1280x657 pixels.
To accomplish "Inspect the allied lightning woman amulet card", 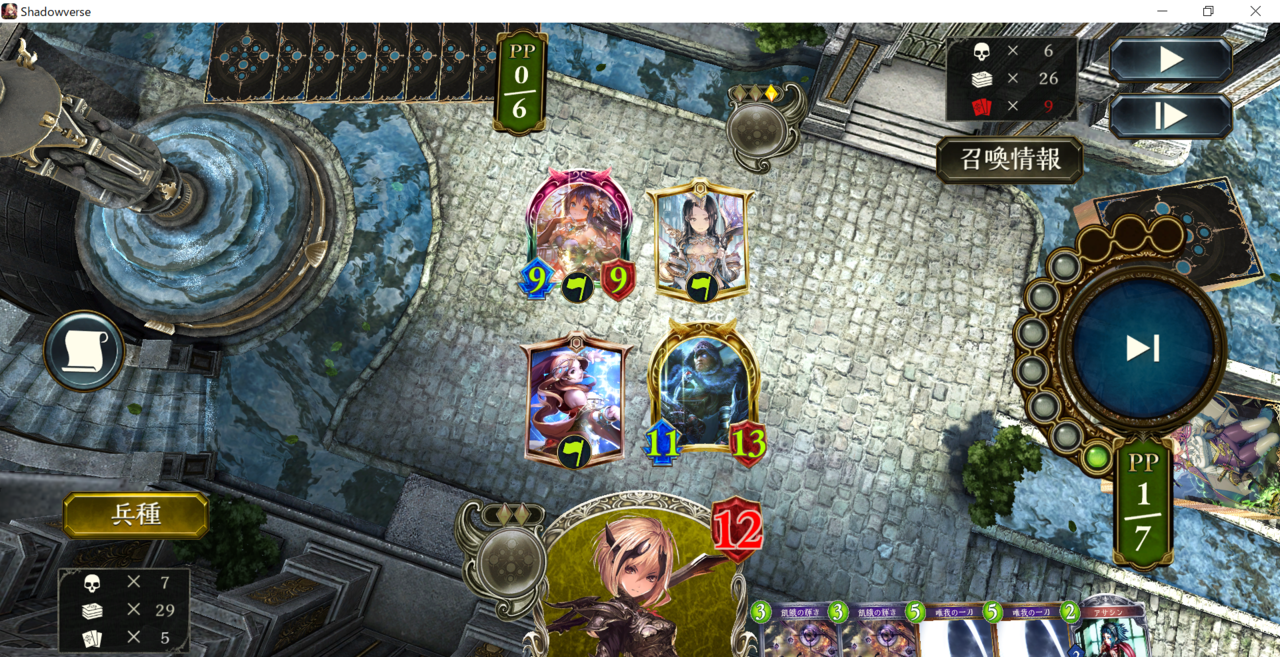I will click(x=575, y=398).
